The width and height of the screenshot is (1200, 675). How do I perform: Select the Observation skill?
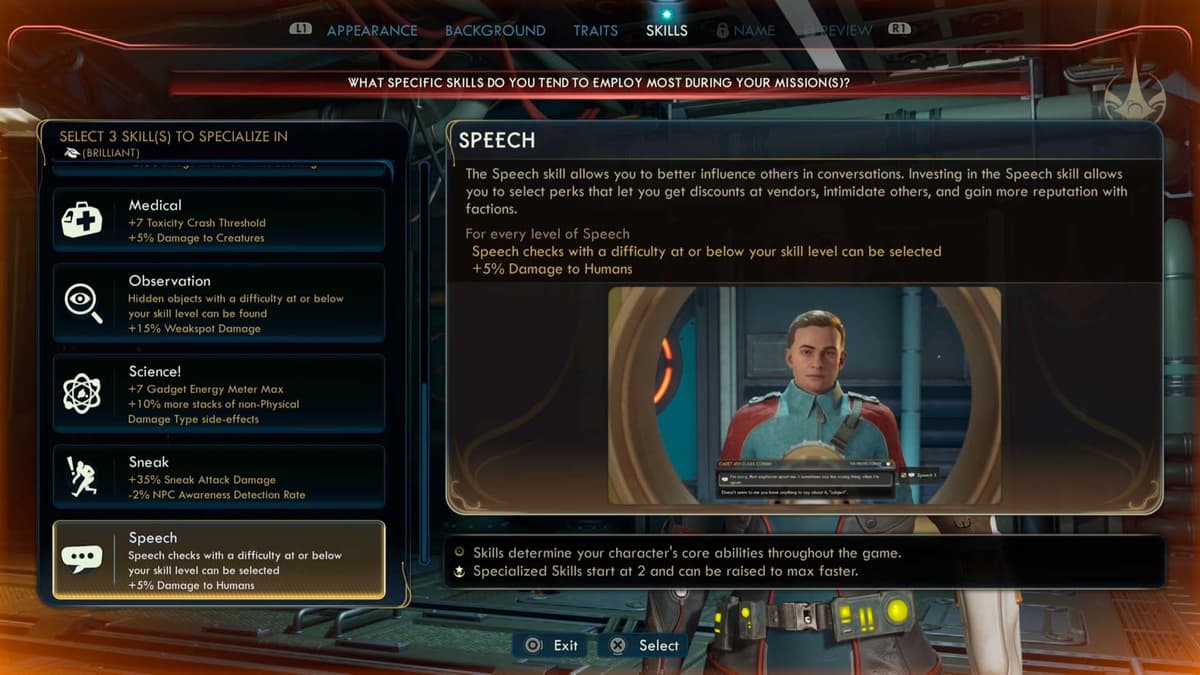pyautogui.click(x=219, y=303)
